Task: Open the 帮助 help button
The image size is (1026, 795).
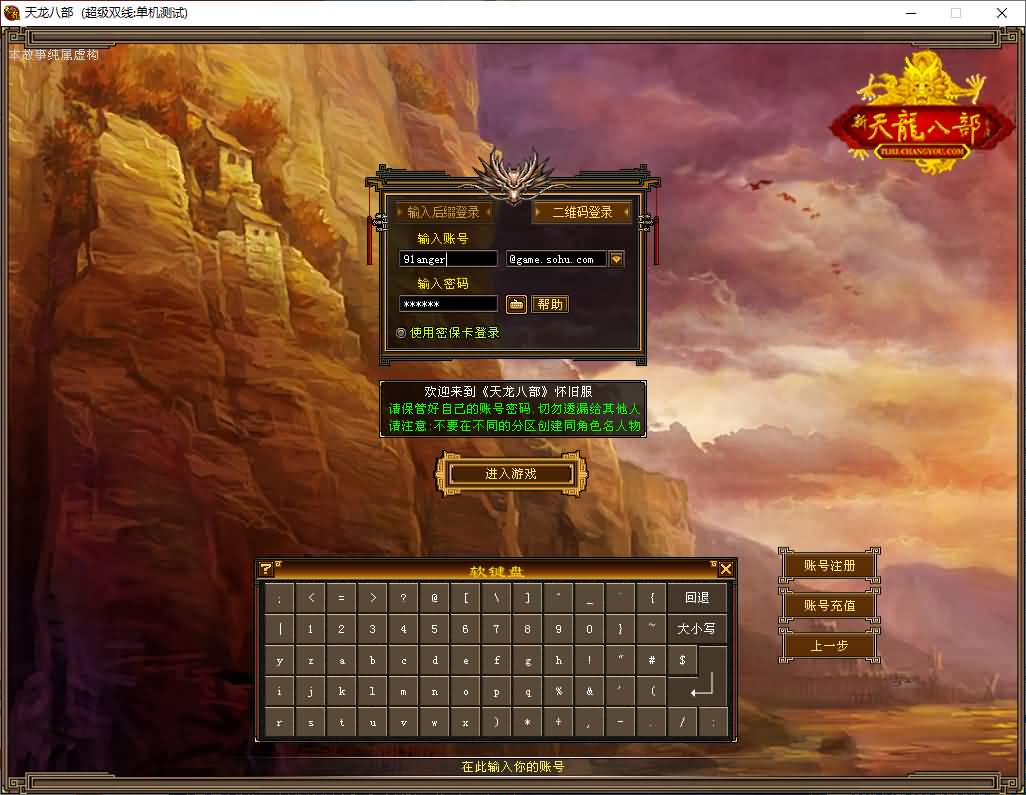Action: pos(550,304)
